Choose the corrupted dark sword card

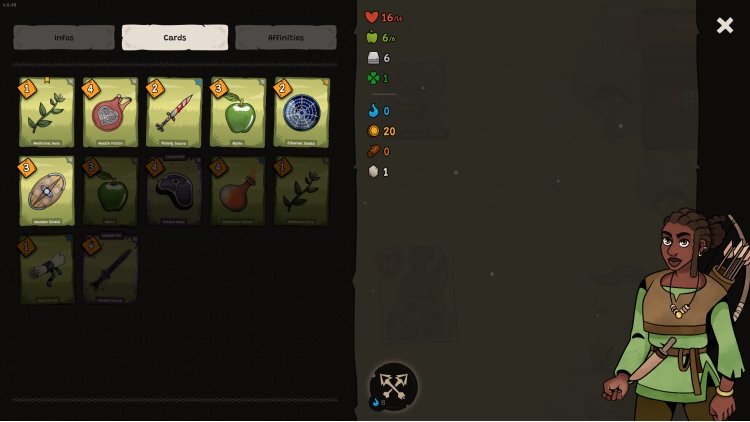(110, 269)
